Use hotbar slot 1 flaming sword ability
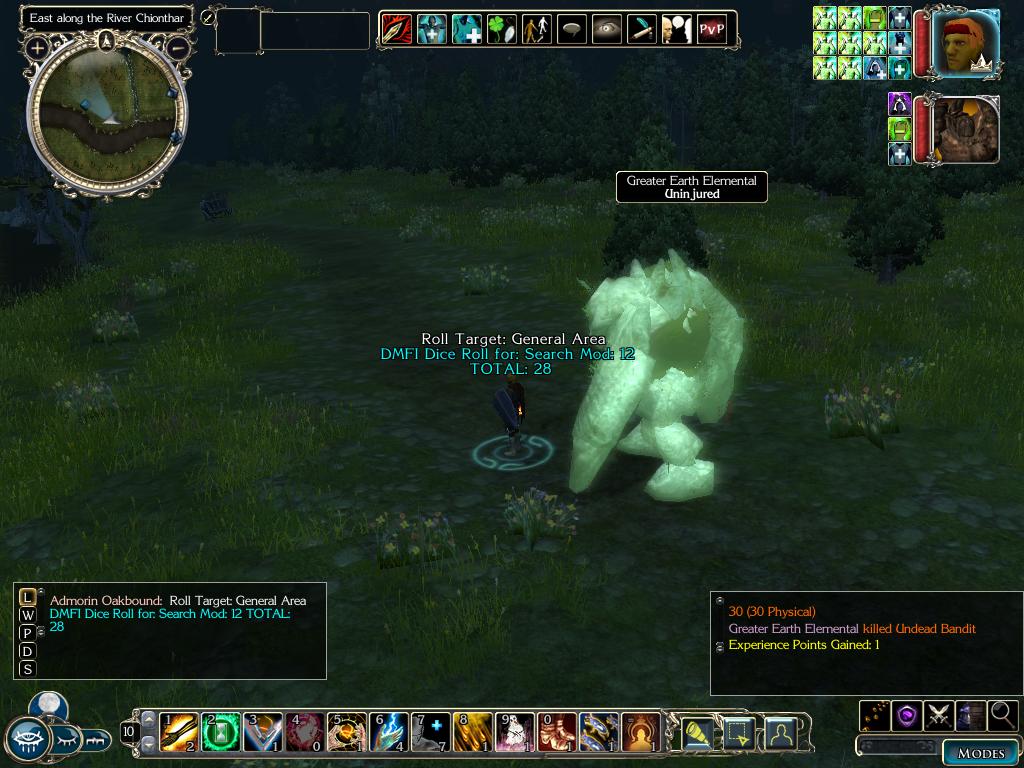Image resolution: width=1024 pixels, height=768 pixels. click(x=179, y=732)
